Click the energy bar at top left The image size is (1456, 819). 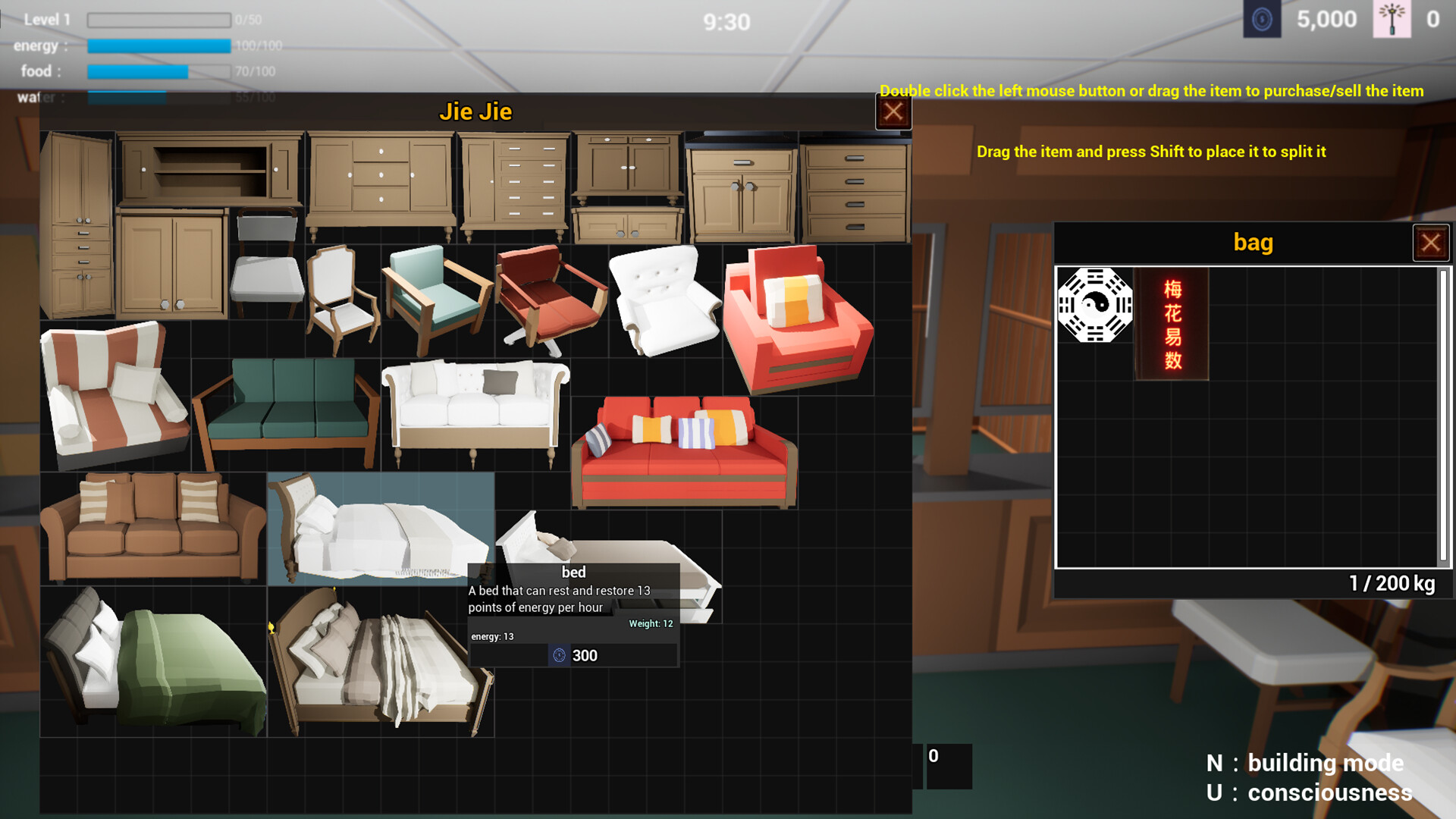click(x=159, y=45)
